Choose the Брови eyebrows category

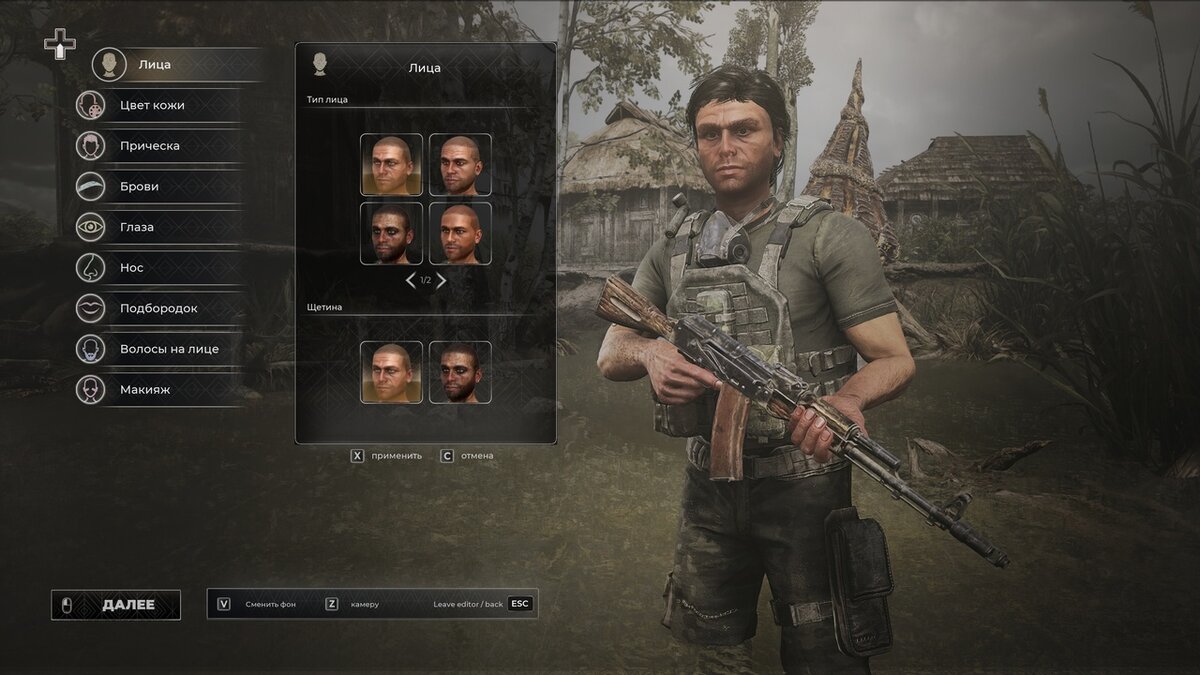pos(139,186)
